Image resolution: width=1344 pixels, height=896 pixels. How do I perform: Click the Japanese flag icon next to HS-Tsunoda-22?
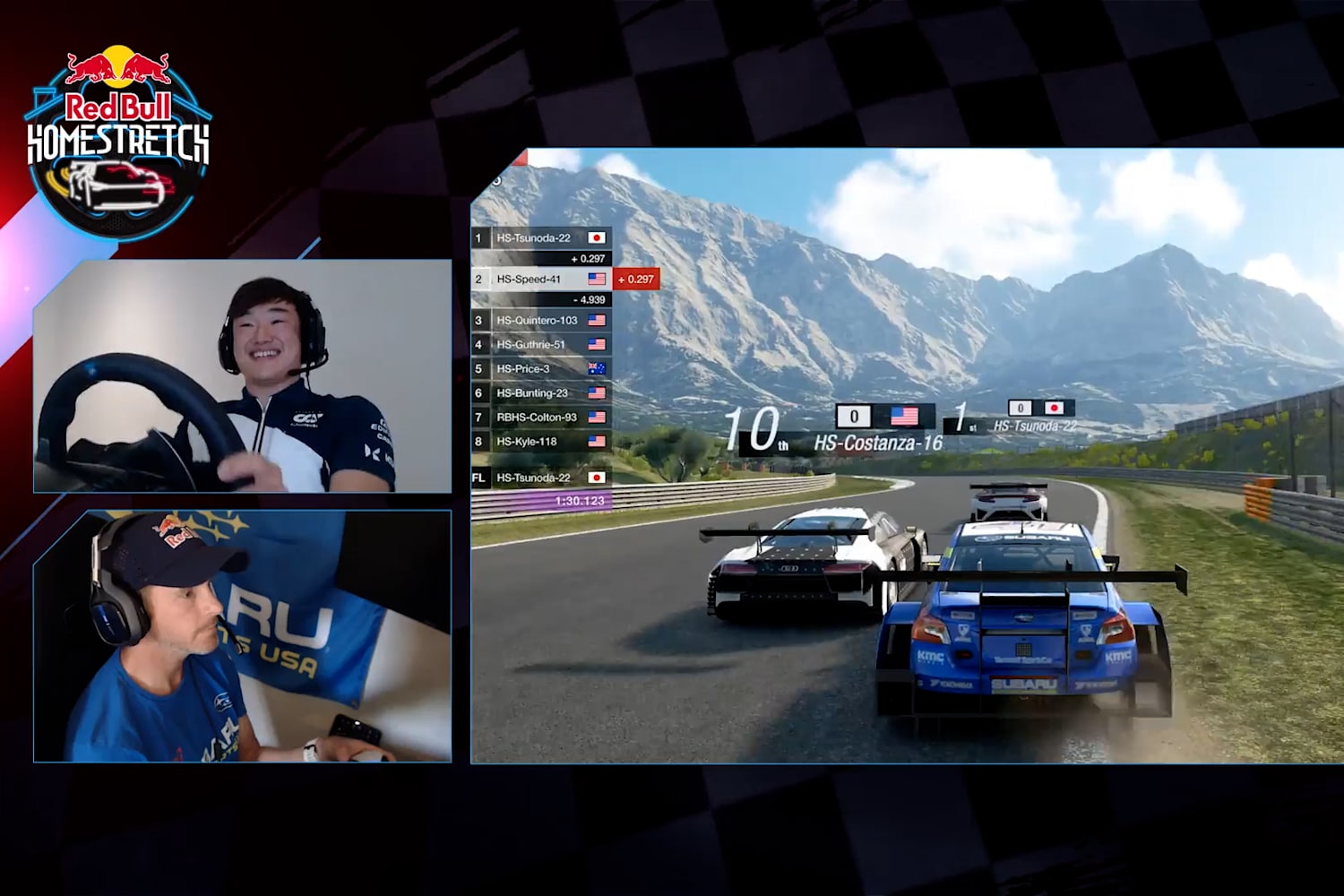point(597,237)
